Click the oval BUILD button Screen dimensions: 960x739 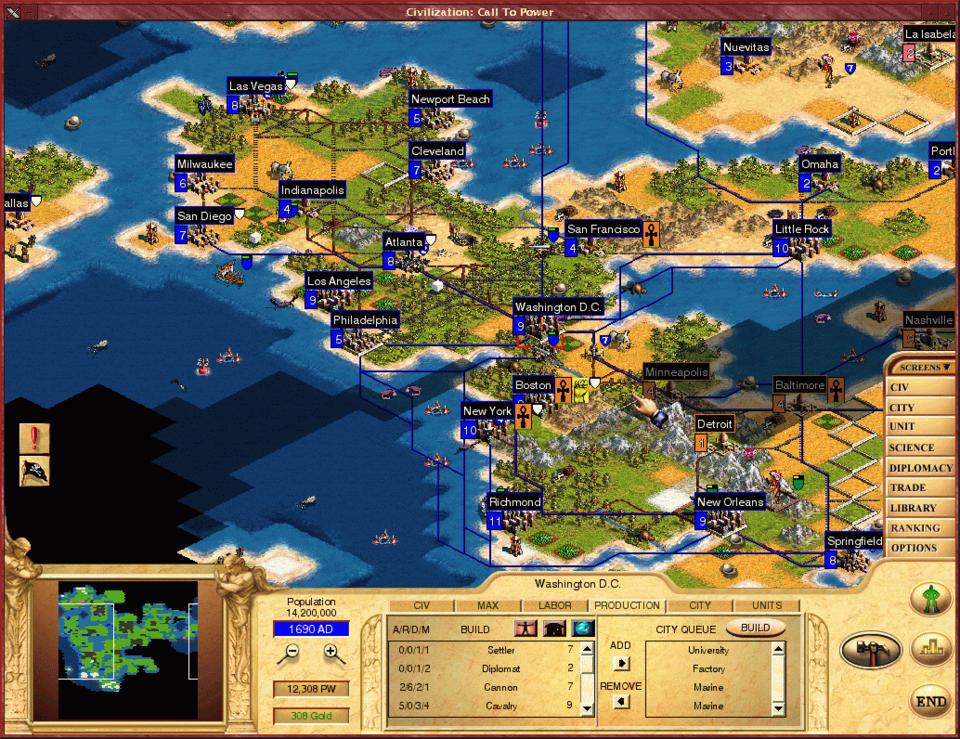[x=755, y=628]
